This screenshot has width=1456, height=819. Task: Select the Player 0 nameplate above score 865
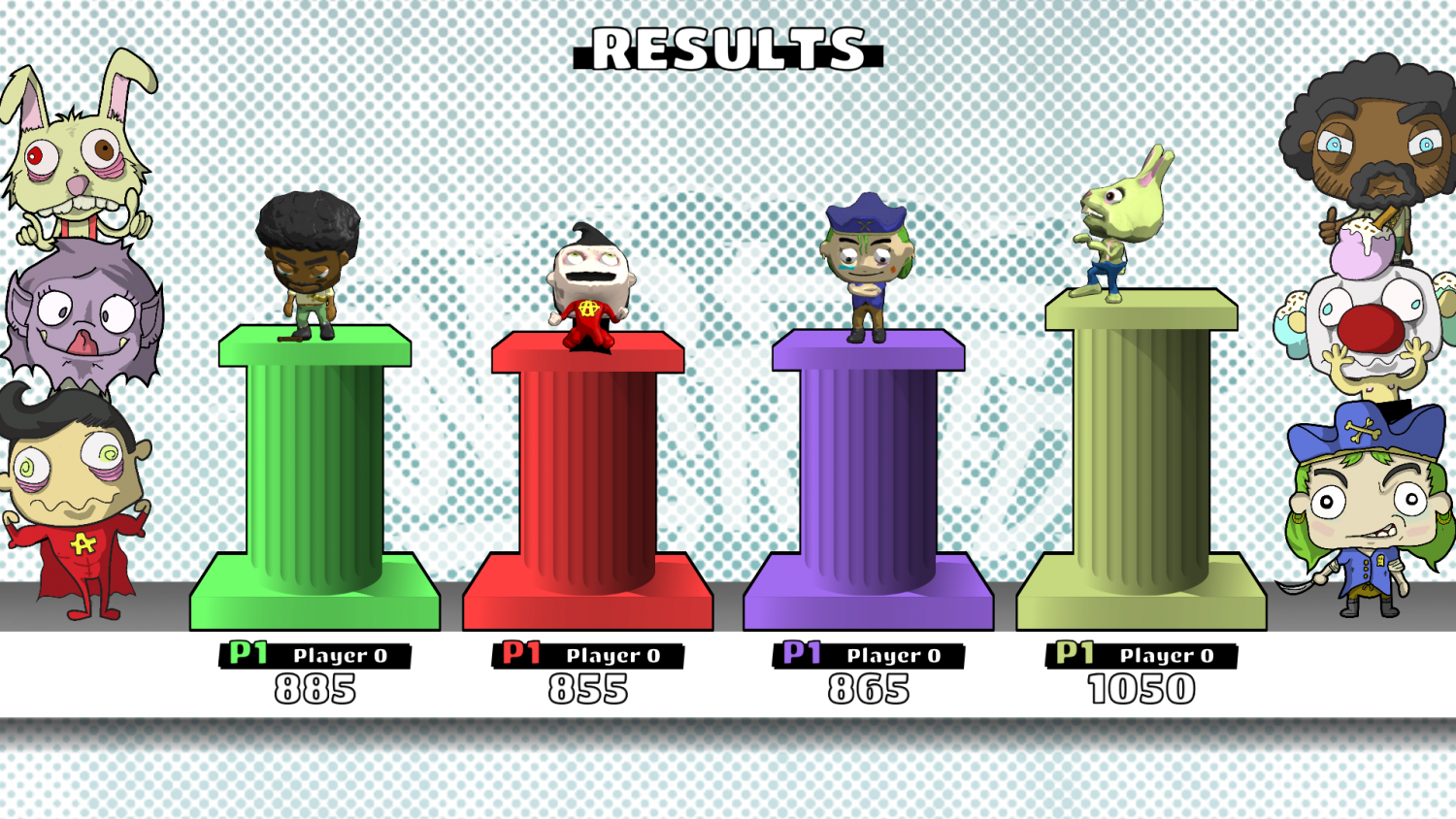tap(894, 655)
